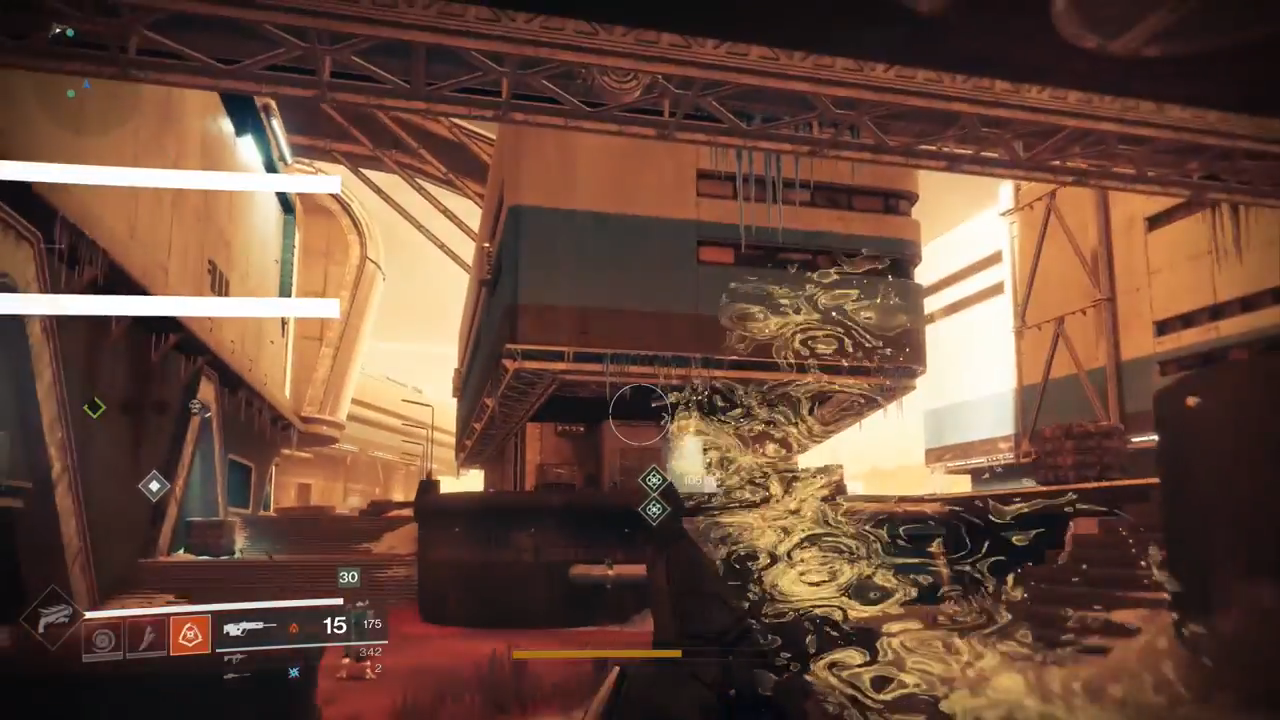Click the green diamond outline marker

[94, 407]
